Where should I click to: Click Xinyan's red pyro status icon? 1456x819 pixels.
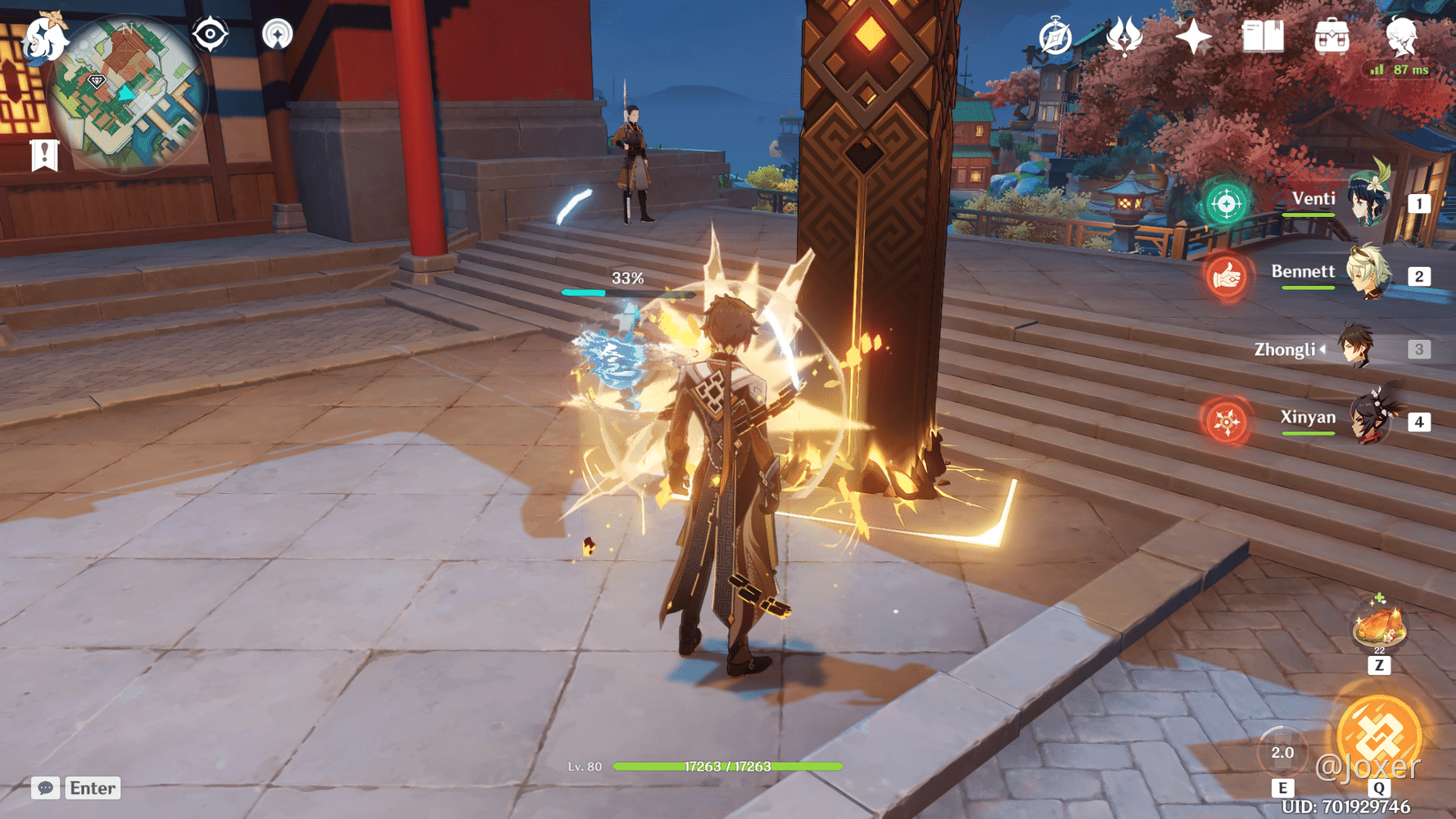1228,423
